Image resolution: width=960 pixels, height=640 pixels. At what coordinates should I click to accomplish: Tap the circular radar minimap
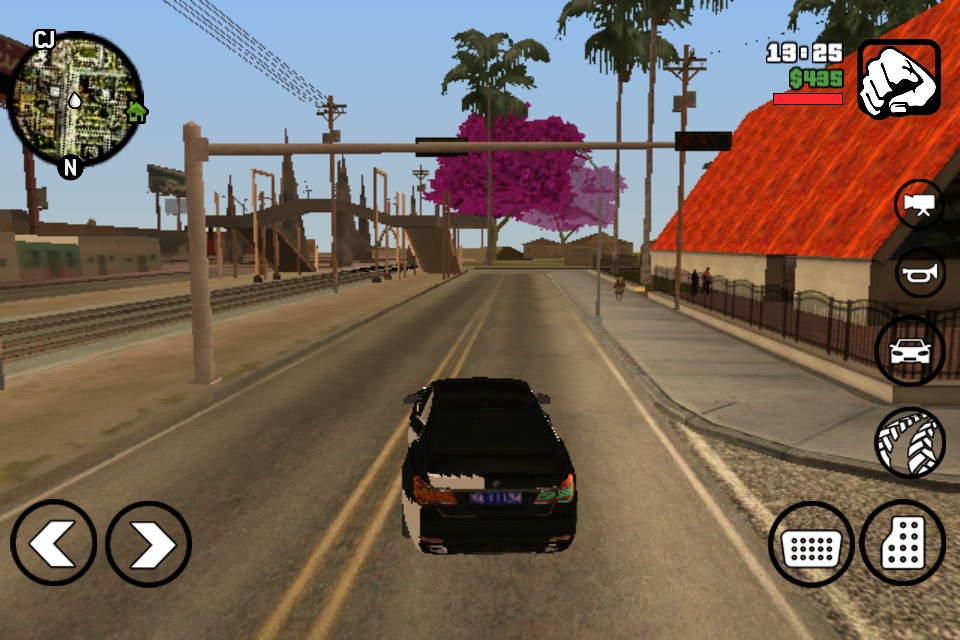[75, 100]
